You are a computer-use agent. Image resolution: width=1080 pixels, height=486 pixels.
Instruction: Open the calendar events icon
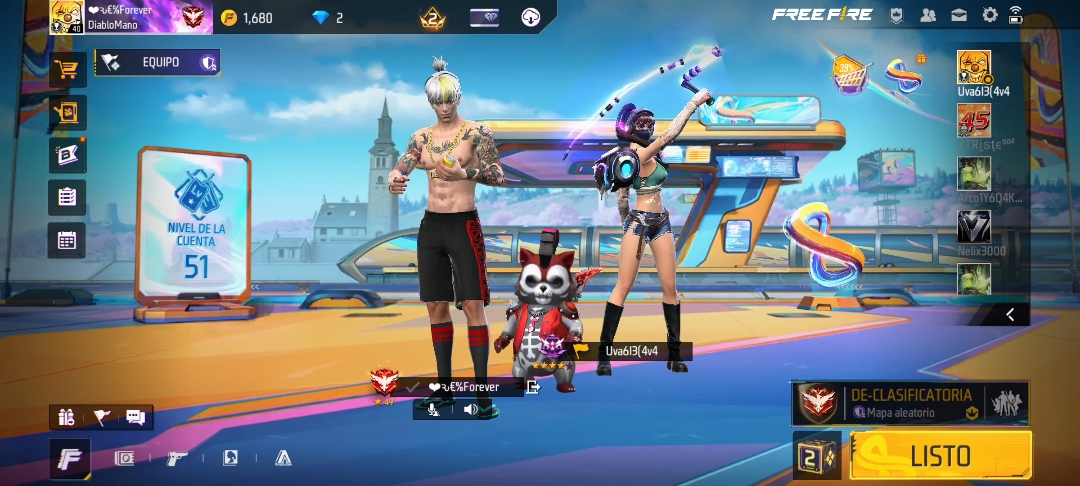pos(67,240)
